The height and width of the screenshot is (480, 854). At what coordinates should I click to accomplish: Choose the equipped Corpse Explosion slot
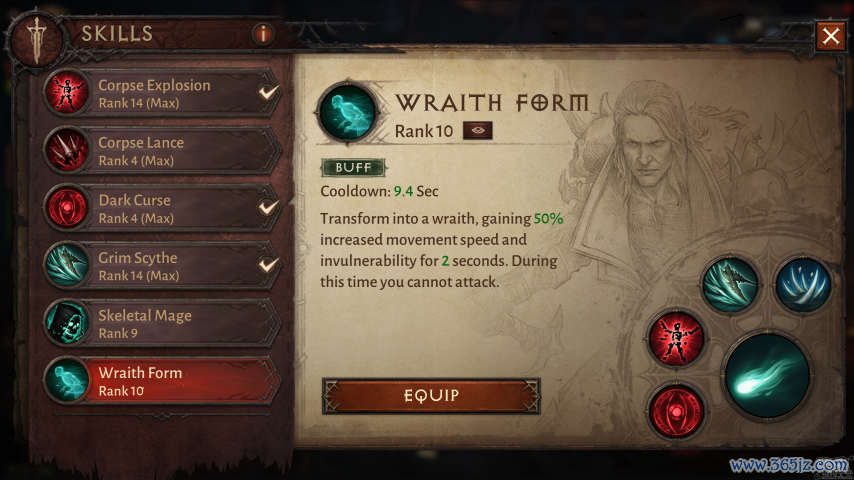677,337
